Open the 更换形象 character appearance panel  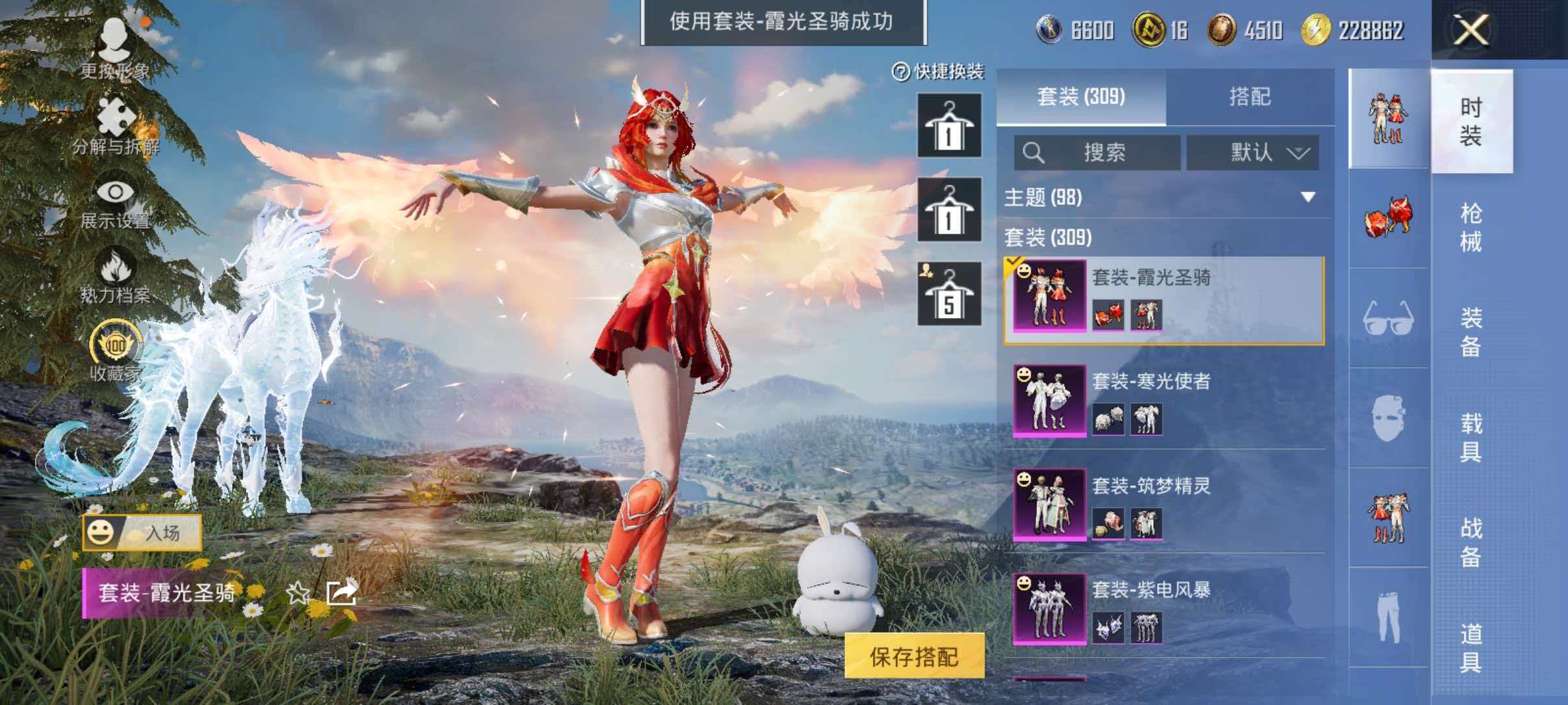click(x=116, y=36)
